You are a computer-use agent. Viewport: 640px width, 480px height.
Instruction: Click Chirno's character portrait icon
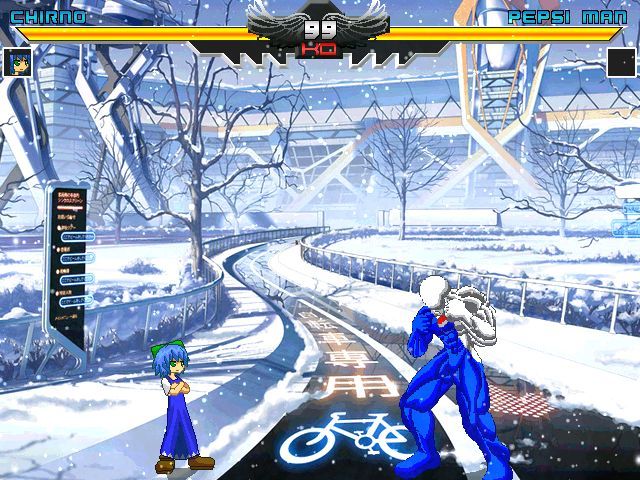[18, 62]
